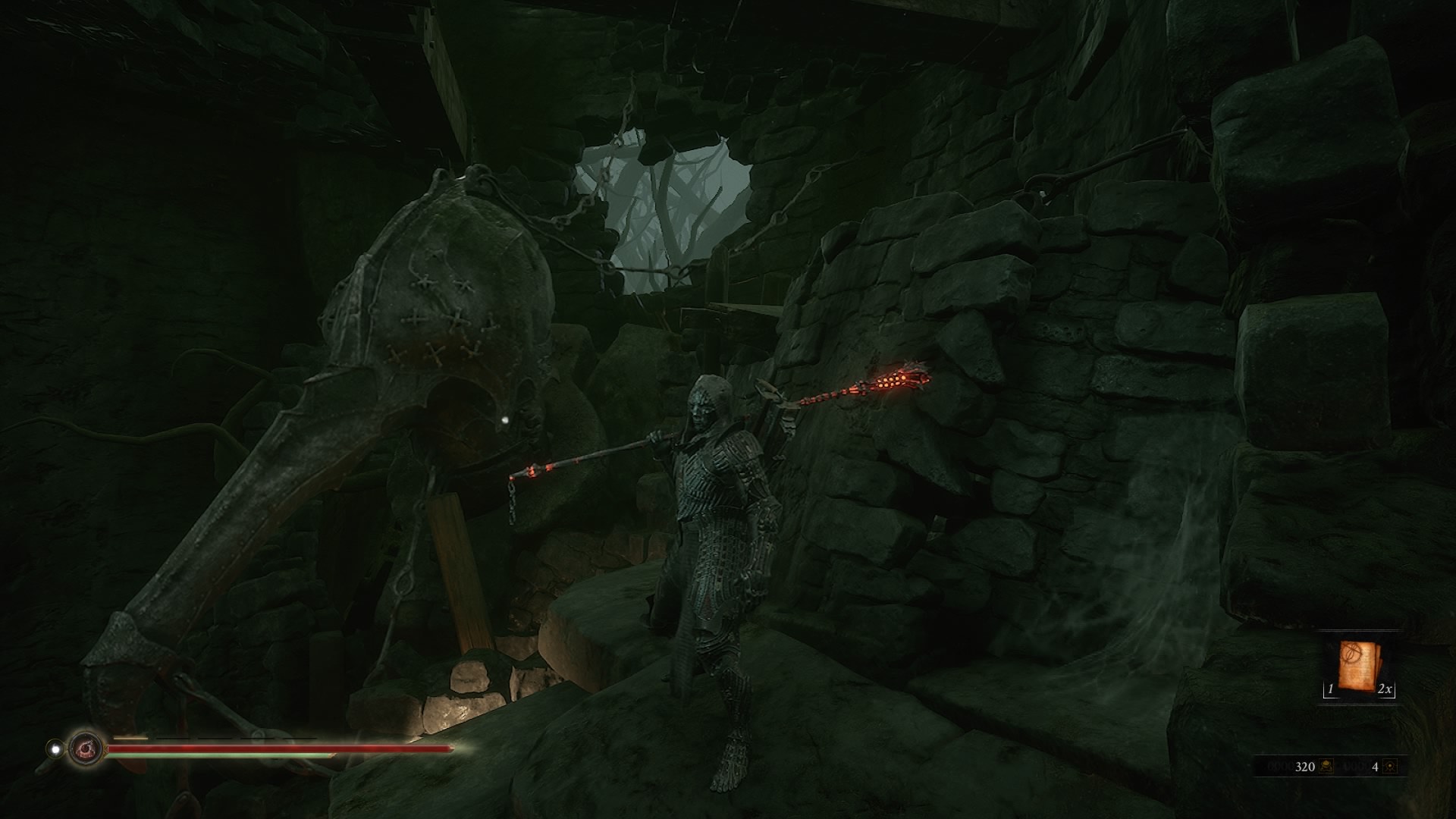Click the tar currency sack icon
The width and height of the screenshot is (1456, 819).
pyautogui.click(x=1326, y=767)
